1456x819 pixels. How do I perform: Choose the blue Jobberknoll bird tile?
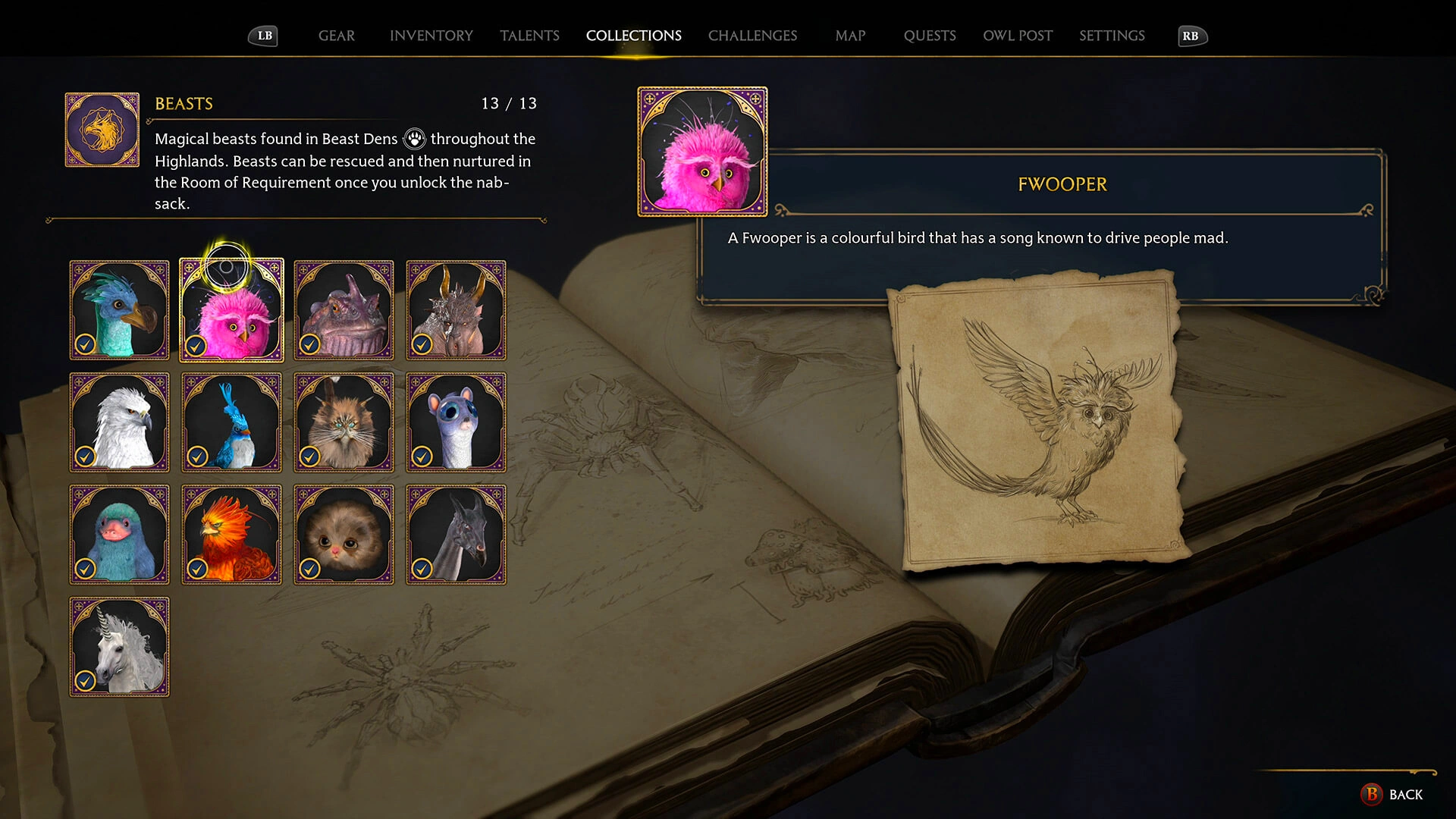point(231,422)
